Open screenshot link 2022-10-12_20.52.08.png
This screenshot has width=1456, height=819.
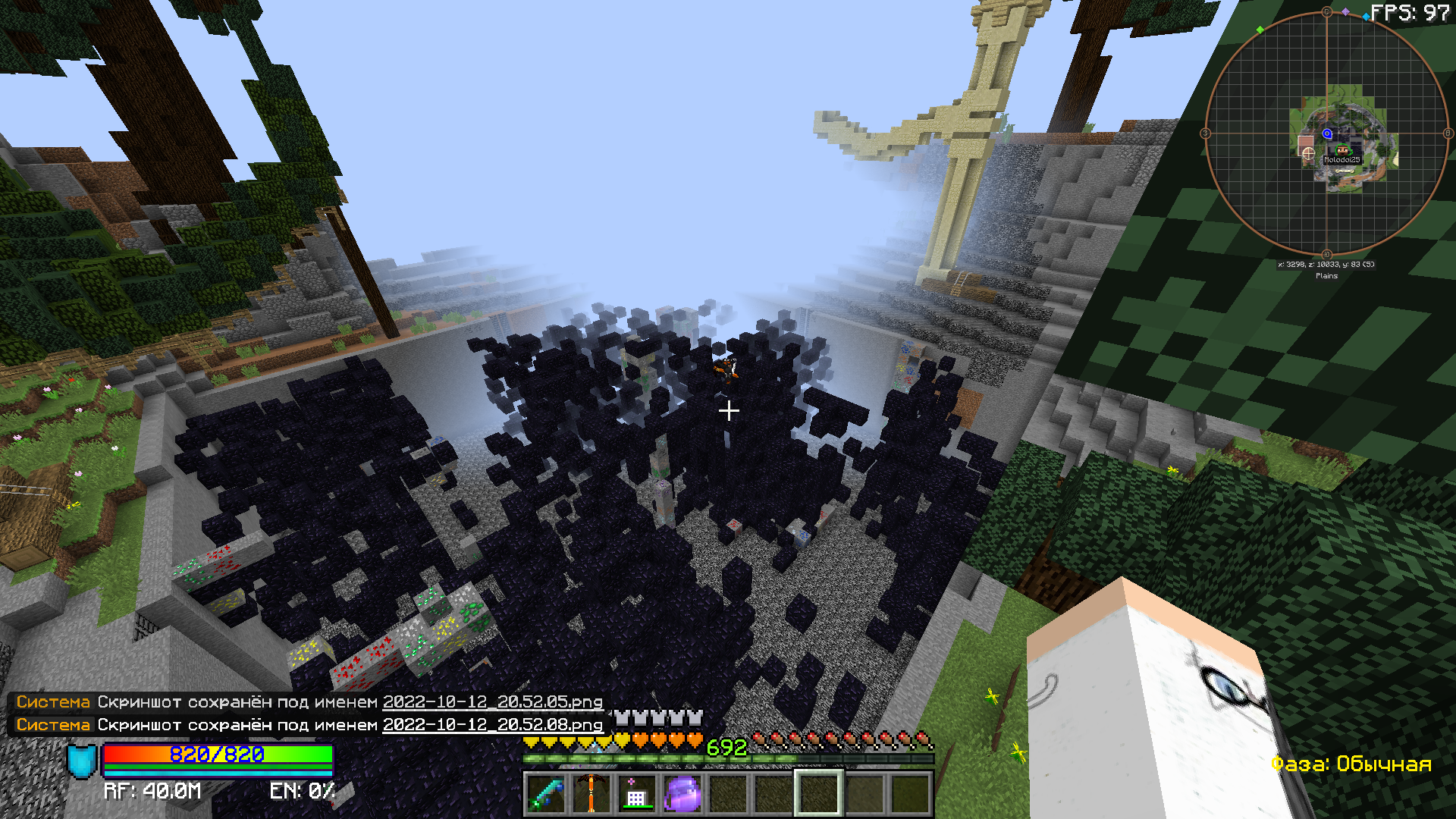pyautogui.click(x=492, y=725)
